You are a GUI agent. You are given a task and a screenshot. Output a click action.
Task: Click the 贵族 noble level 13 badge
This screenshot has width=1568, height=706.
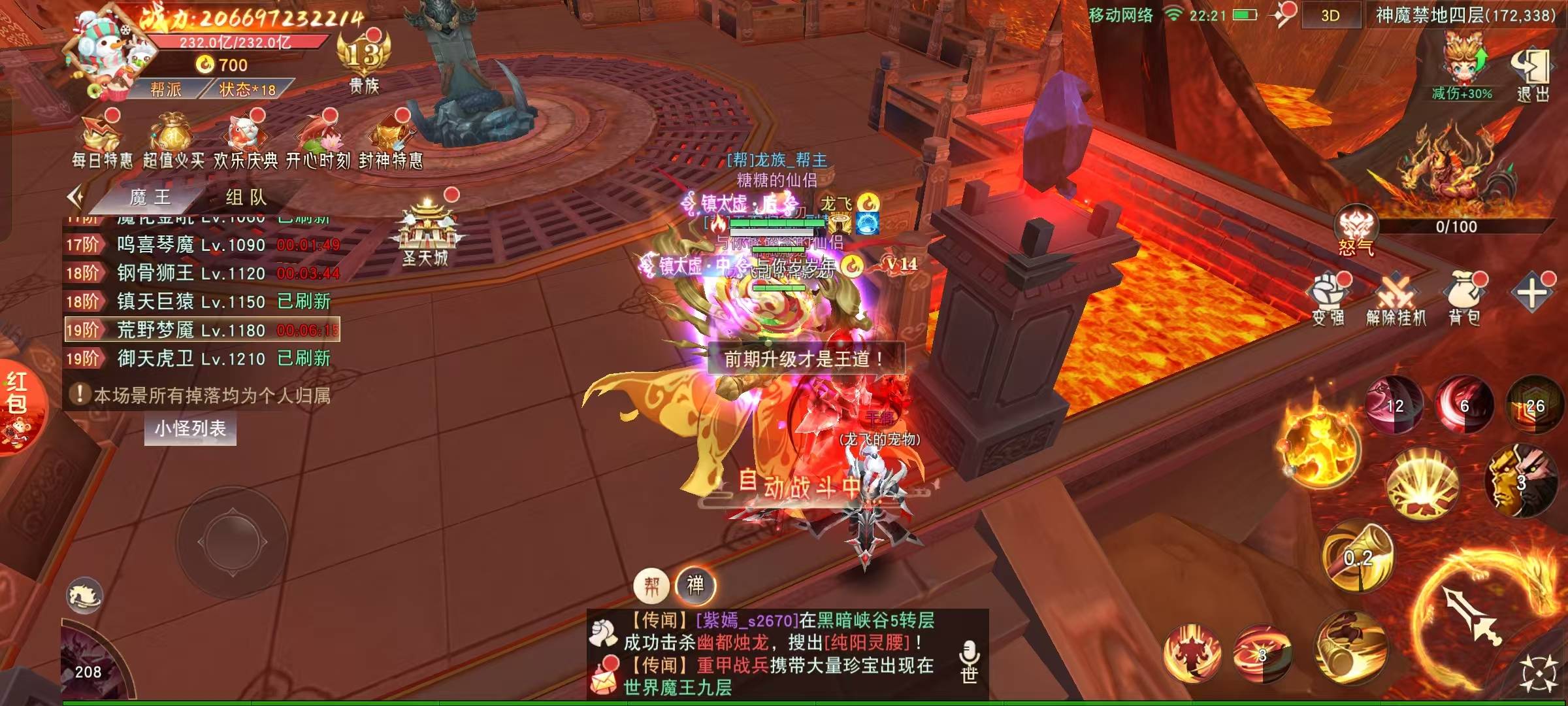364,63
